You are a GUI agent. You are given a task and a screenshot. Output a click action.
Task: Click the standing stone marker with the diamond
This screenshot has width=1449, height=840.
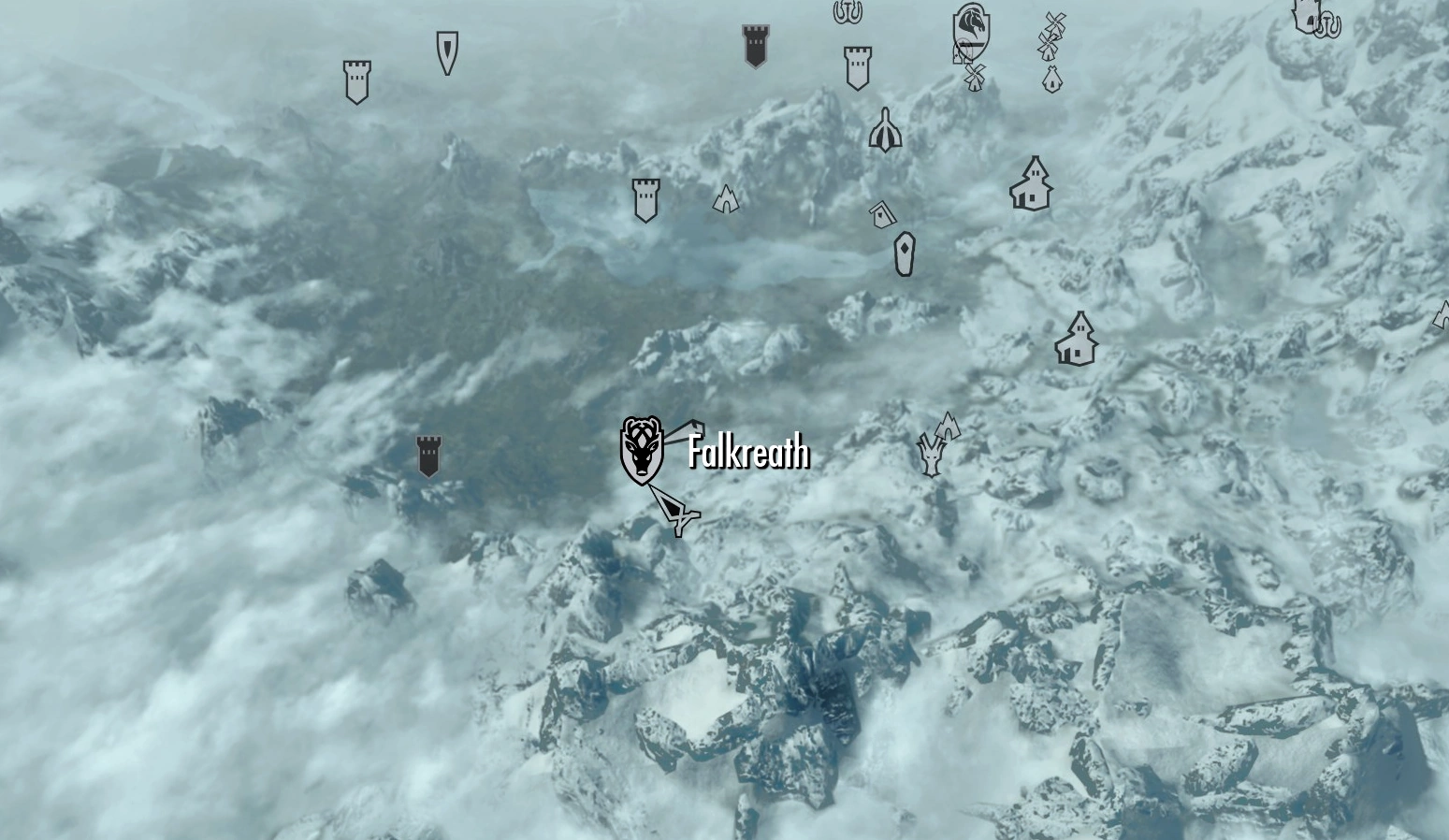[904, 253]
